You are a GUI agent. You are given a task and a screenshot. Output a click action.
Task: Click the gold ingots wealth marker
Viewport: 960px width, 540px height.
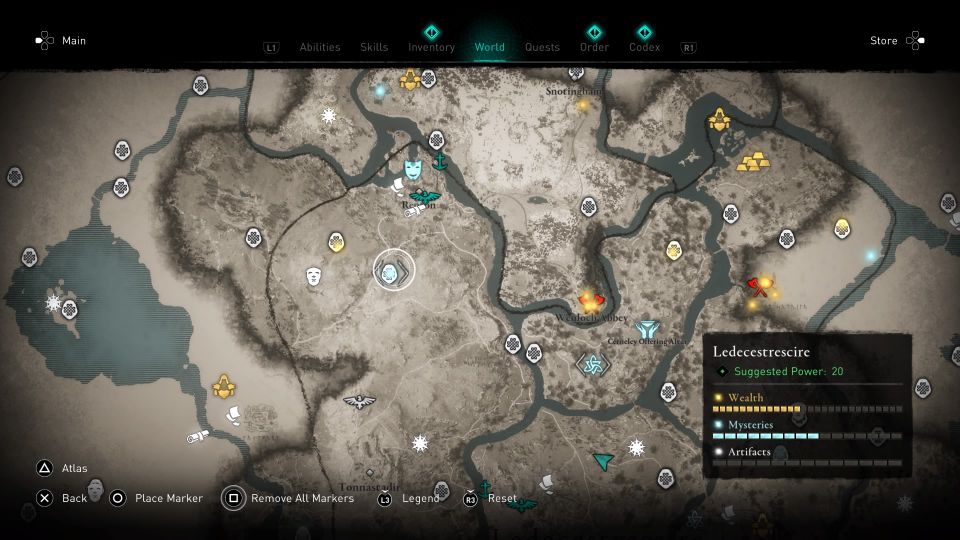point(755,159)
